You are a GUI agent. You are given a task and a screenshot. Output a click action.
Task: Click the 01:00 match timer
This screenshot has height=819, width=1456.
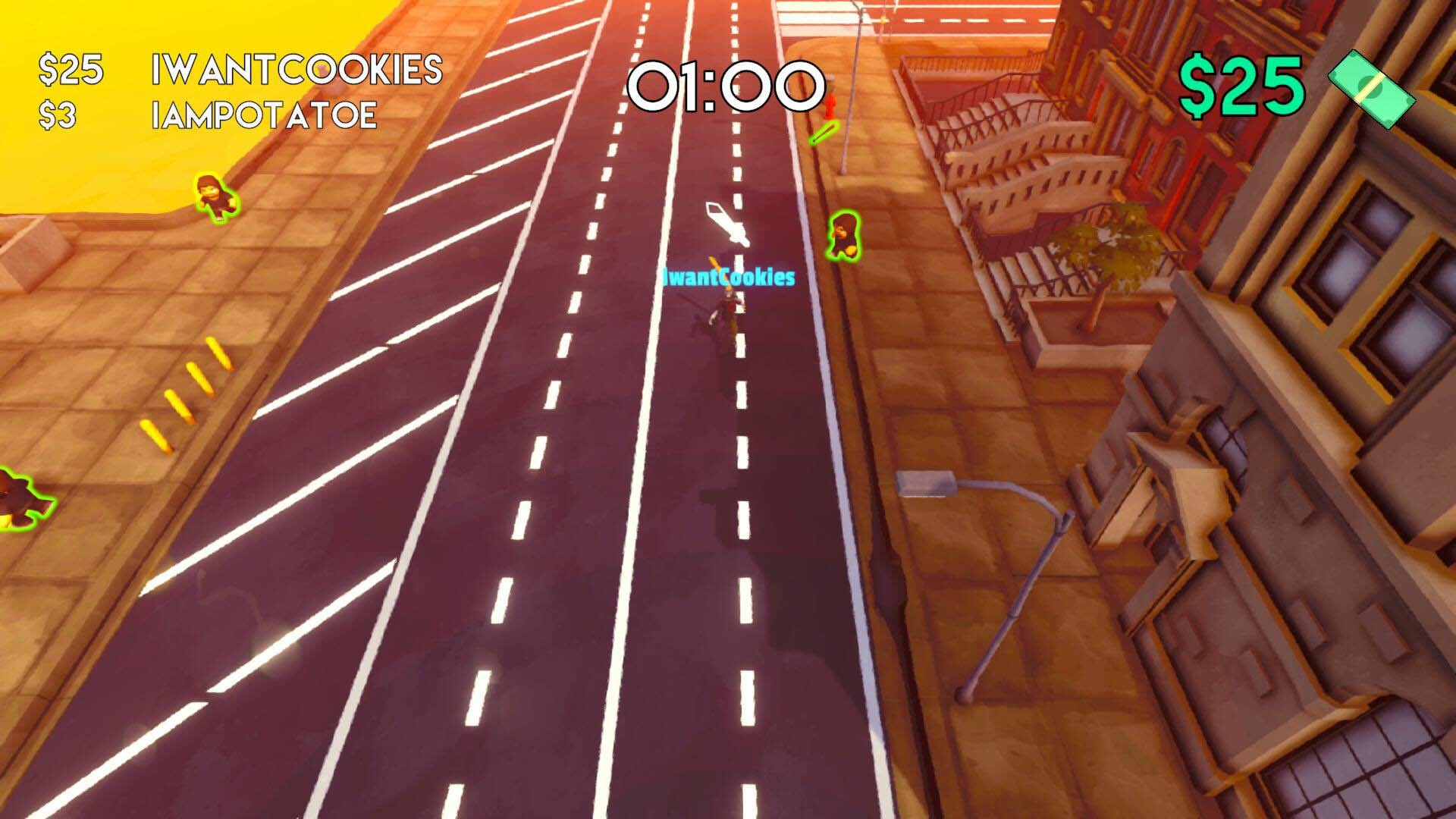[728, 87]
